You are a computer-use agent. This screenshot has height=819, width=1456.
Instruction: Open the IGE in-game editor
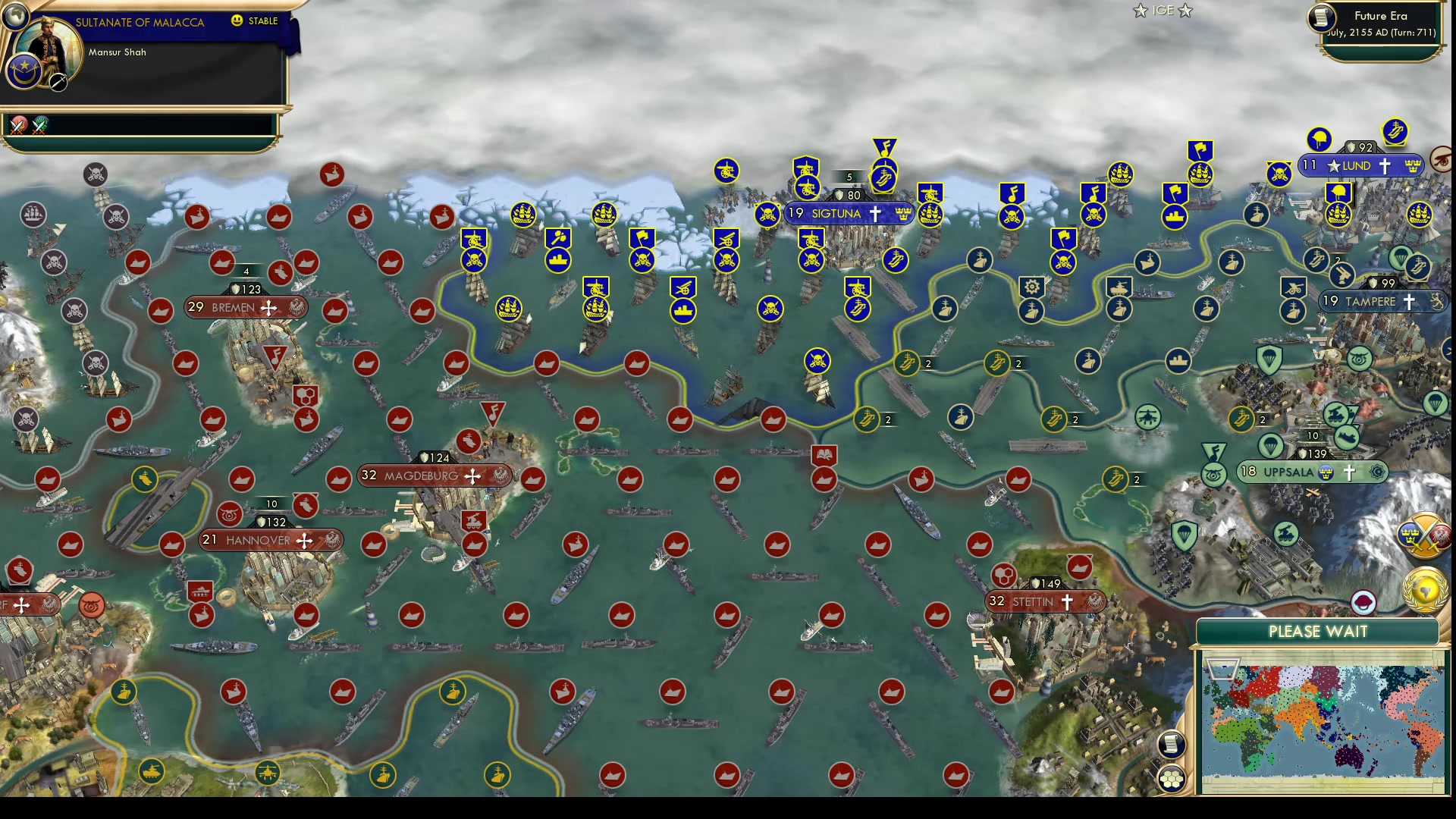(1162, 11)
